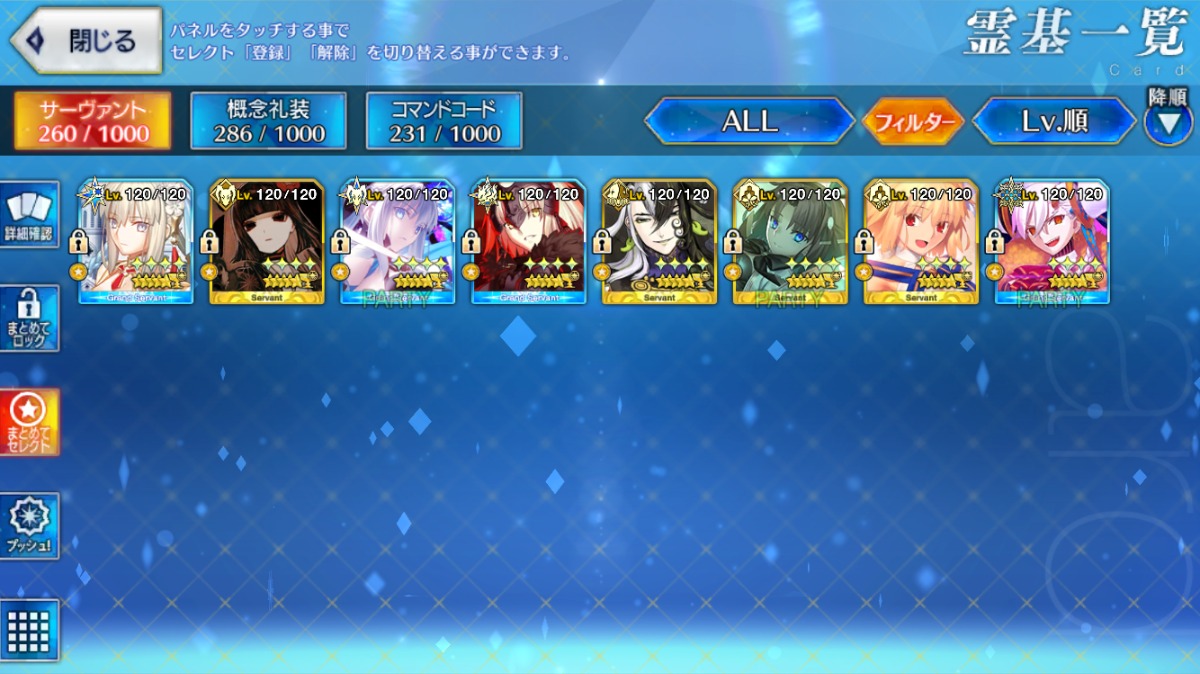
Task: Select the pink-clad white-haired servant card
Action: point(1053,242)
